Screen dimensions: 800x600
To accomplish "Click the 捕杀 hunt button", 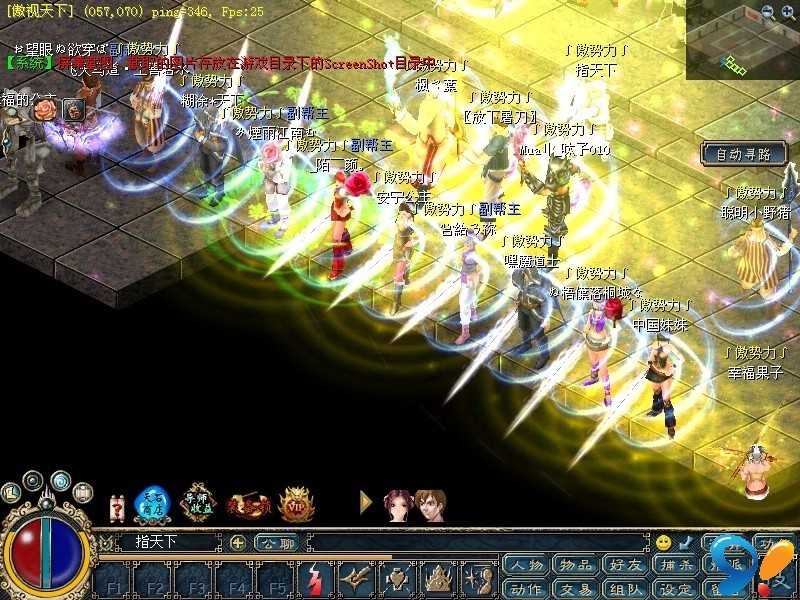I will (679, 566).
